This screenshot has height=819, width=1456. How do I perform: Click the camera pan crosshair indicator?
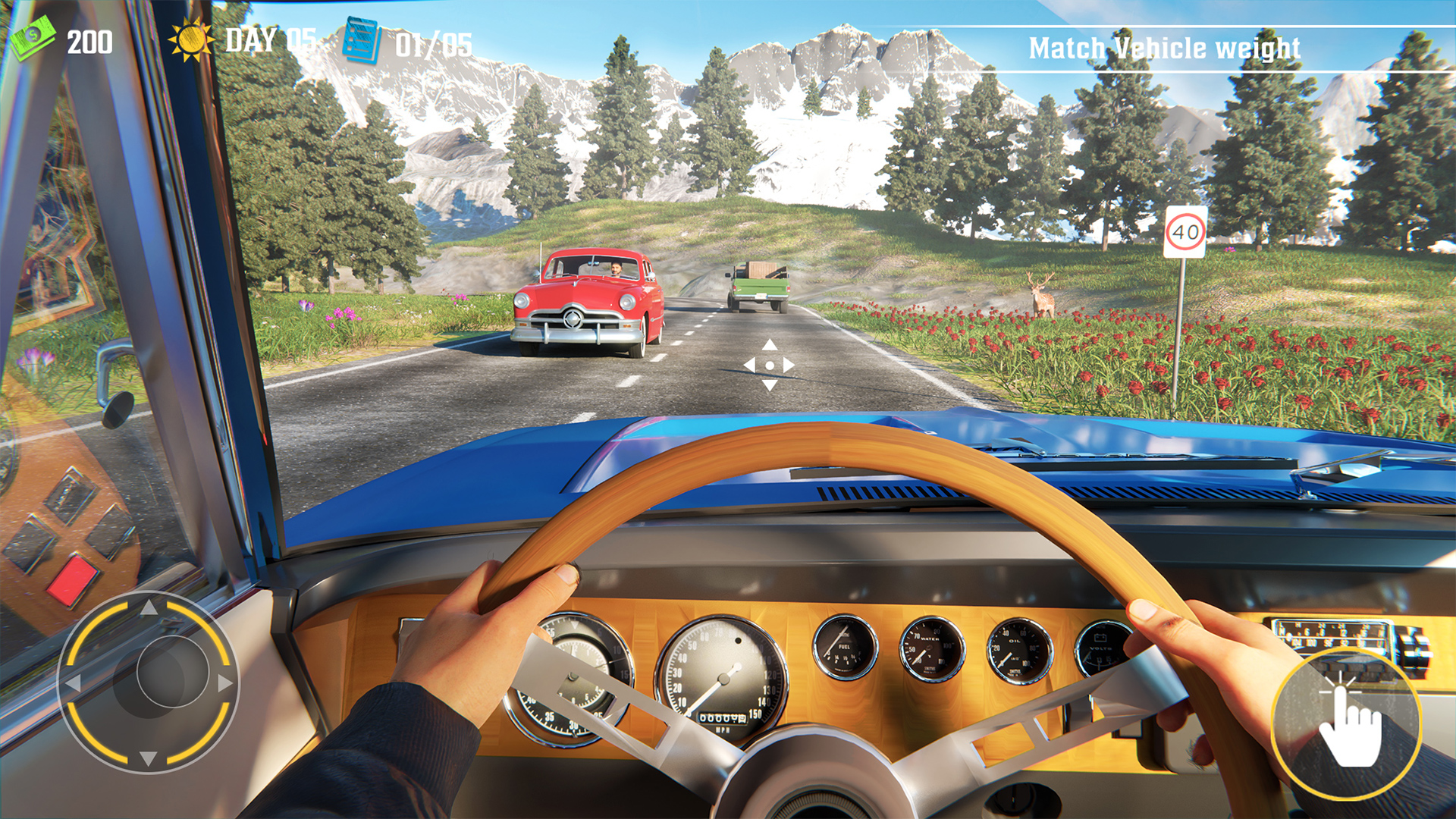[x=770, y=366]
